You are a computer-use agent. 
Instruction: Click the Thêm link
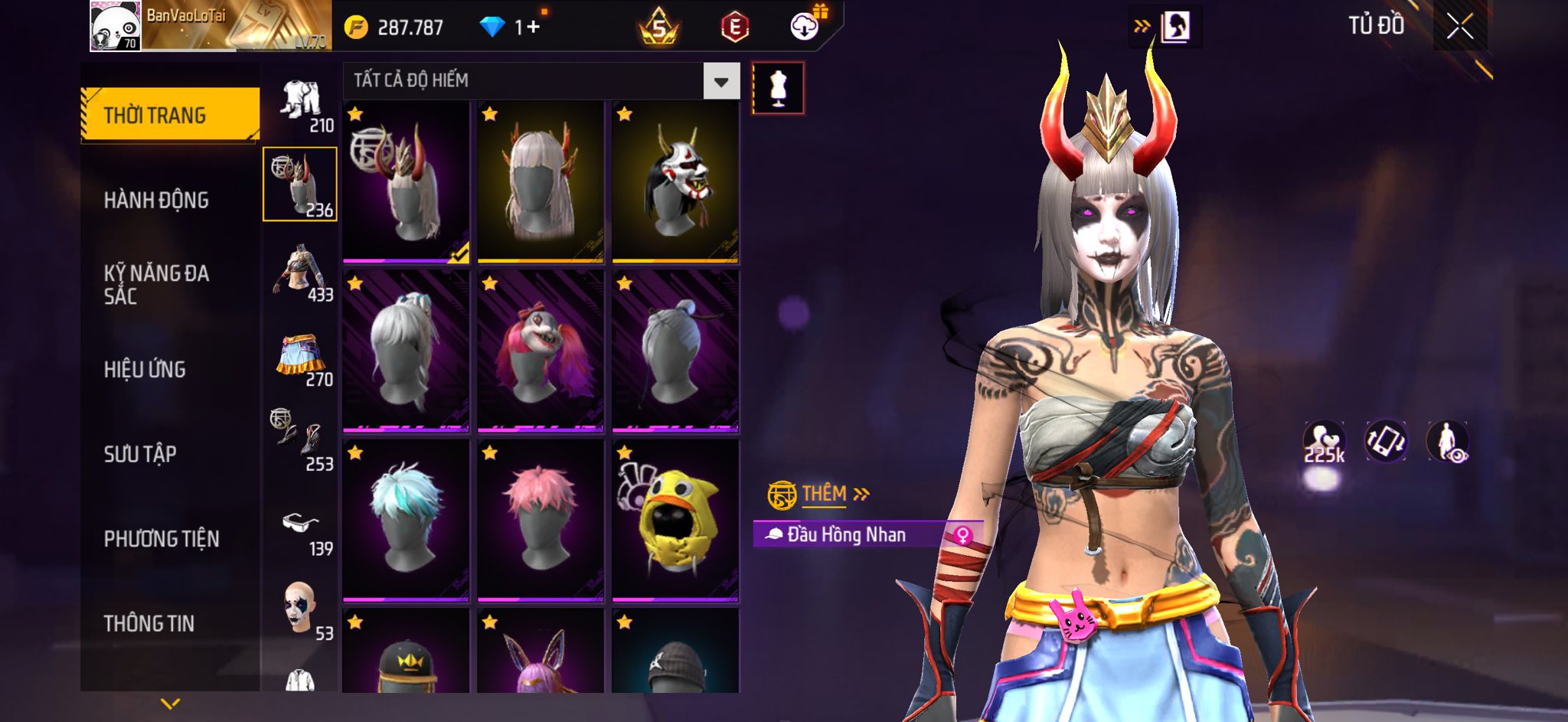(824, 494)
